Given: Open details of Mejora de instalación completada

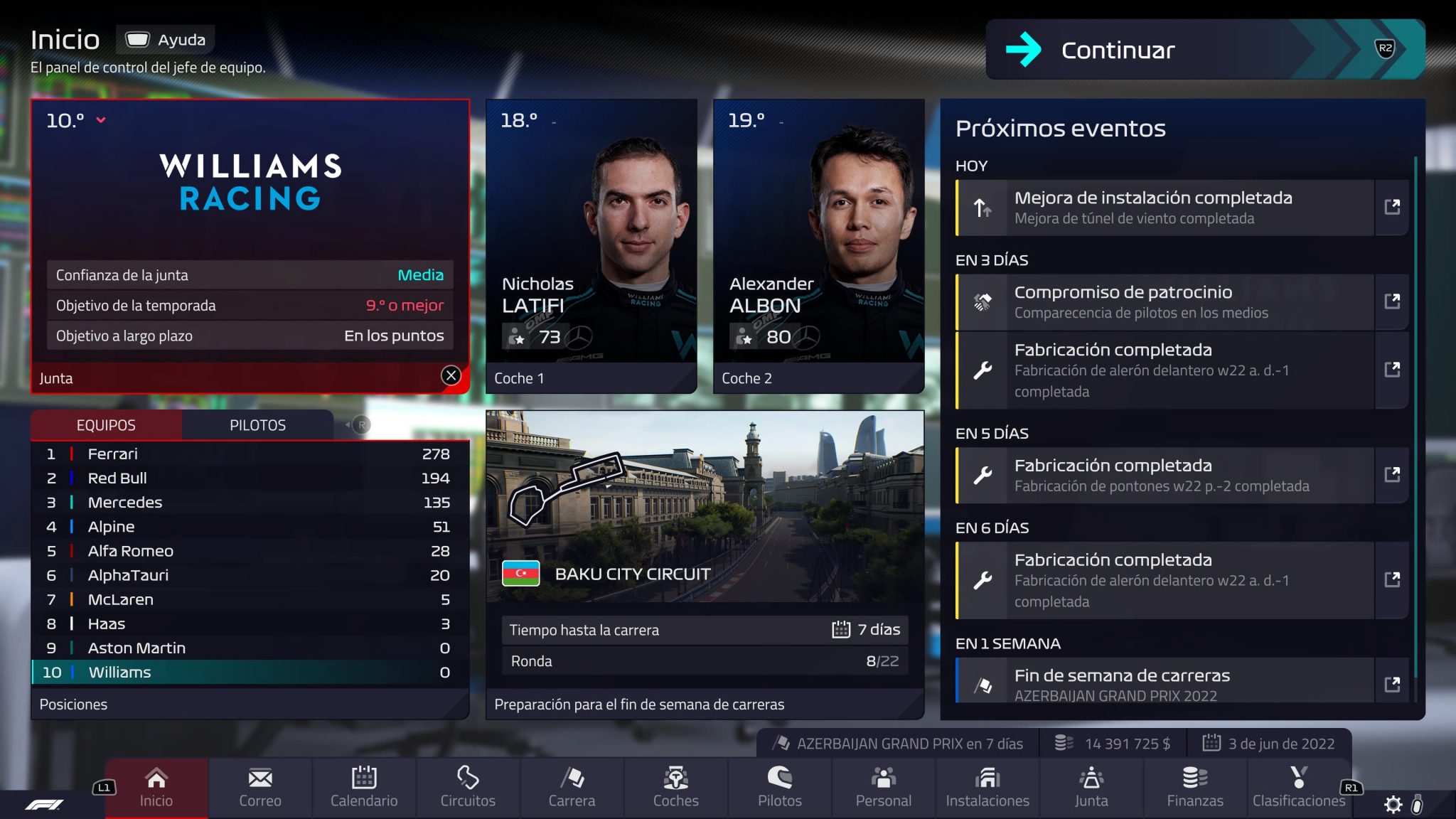Looking at the screenshot, I should point(1391,208).
